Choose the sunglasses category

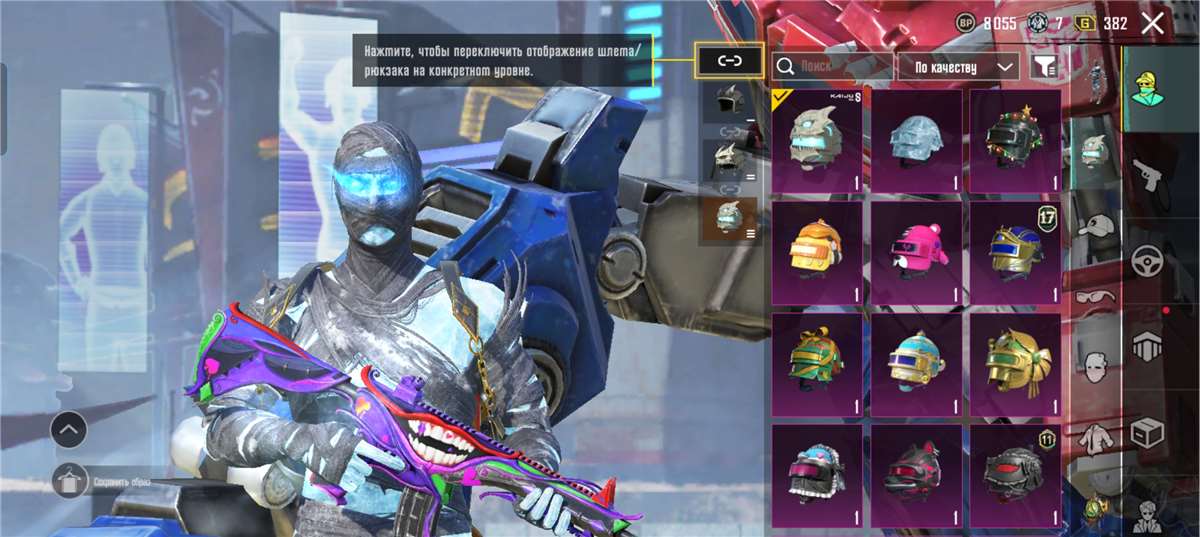point(1096,296)
